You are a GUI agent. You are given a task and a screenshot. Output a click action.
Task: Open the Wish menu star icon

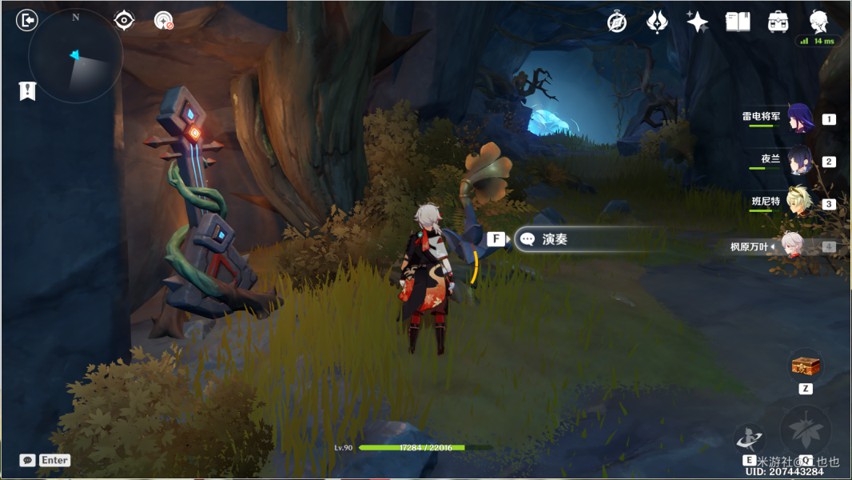[x=697, y=22]
